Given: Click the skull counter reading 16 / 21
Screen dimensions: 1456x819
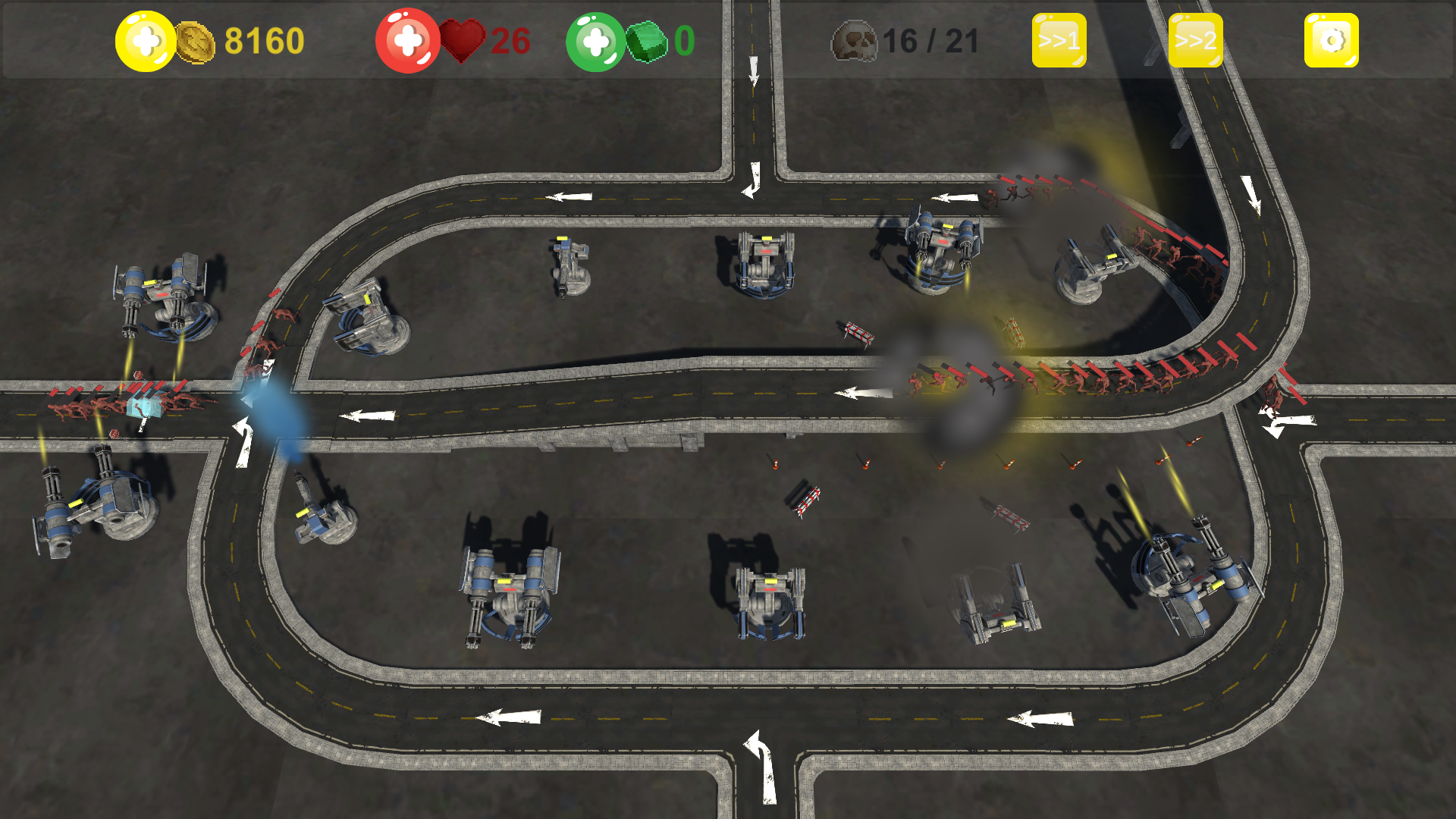Looking at the screenshot, I should pyautogui.click(x=930, y=42).
